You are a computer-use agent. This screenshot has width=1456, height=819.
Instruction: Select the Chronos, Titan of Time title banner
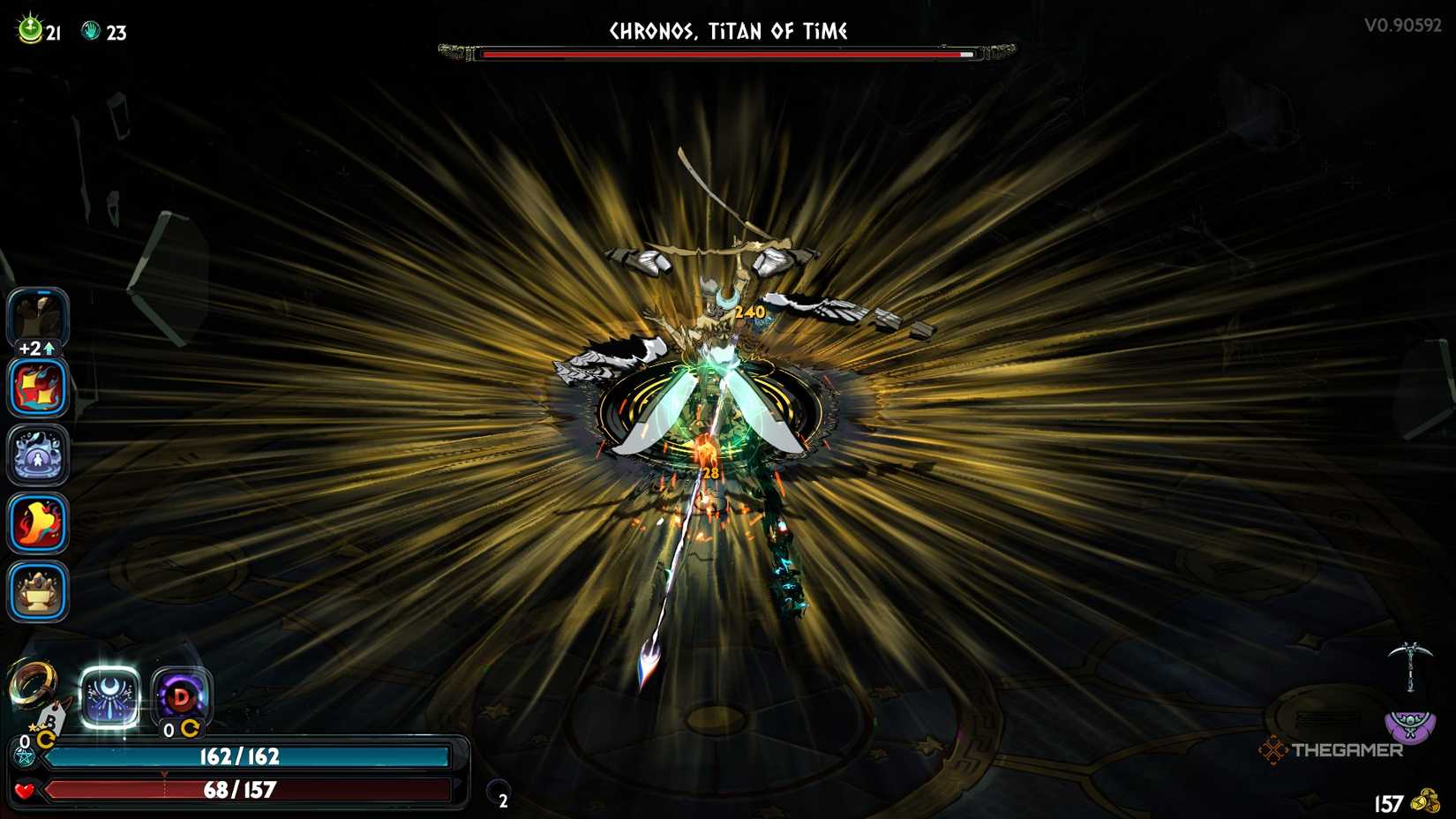click(x=726, y=31)
